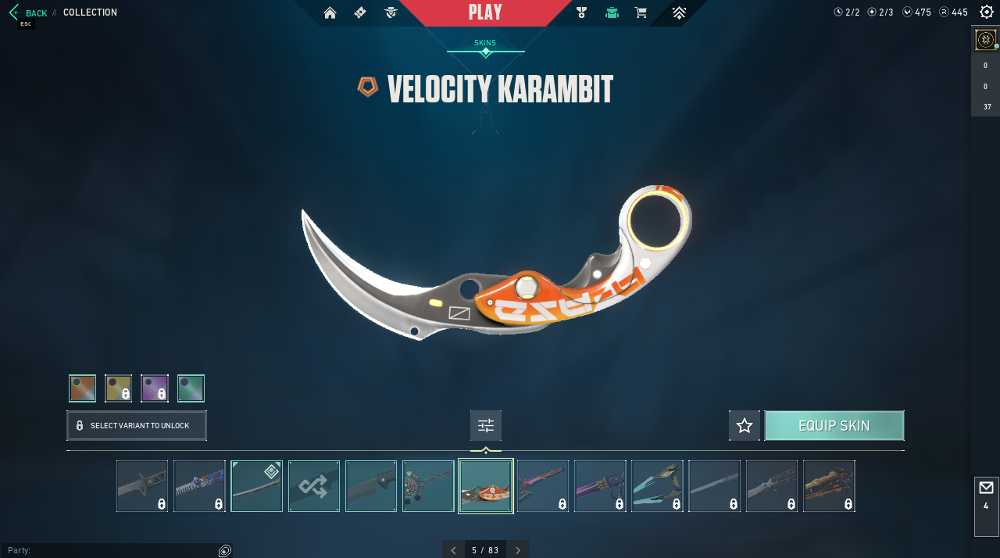
Task: Choose the orange color variant swatch
Action: click(x=82, y=388)
